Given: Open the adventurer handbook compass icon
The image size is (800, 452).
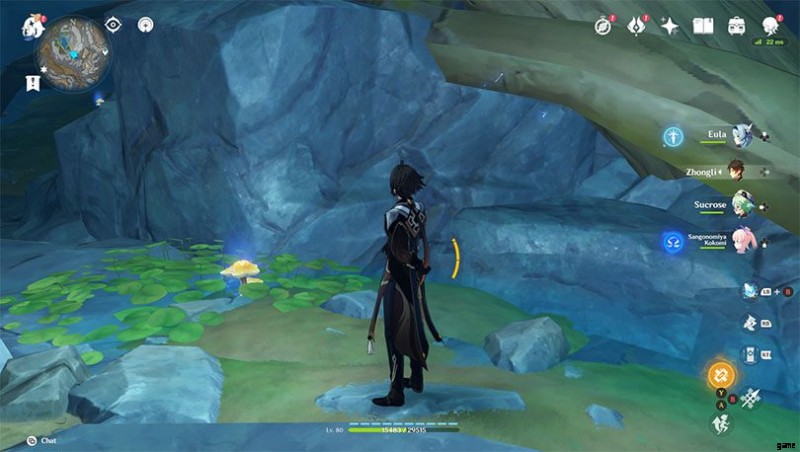Looking at the screenshot, I should pos(603,26).
